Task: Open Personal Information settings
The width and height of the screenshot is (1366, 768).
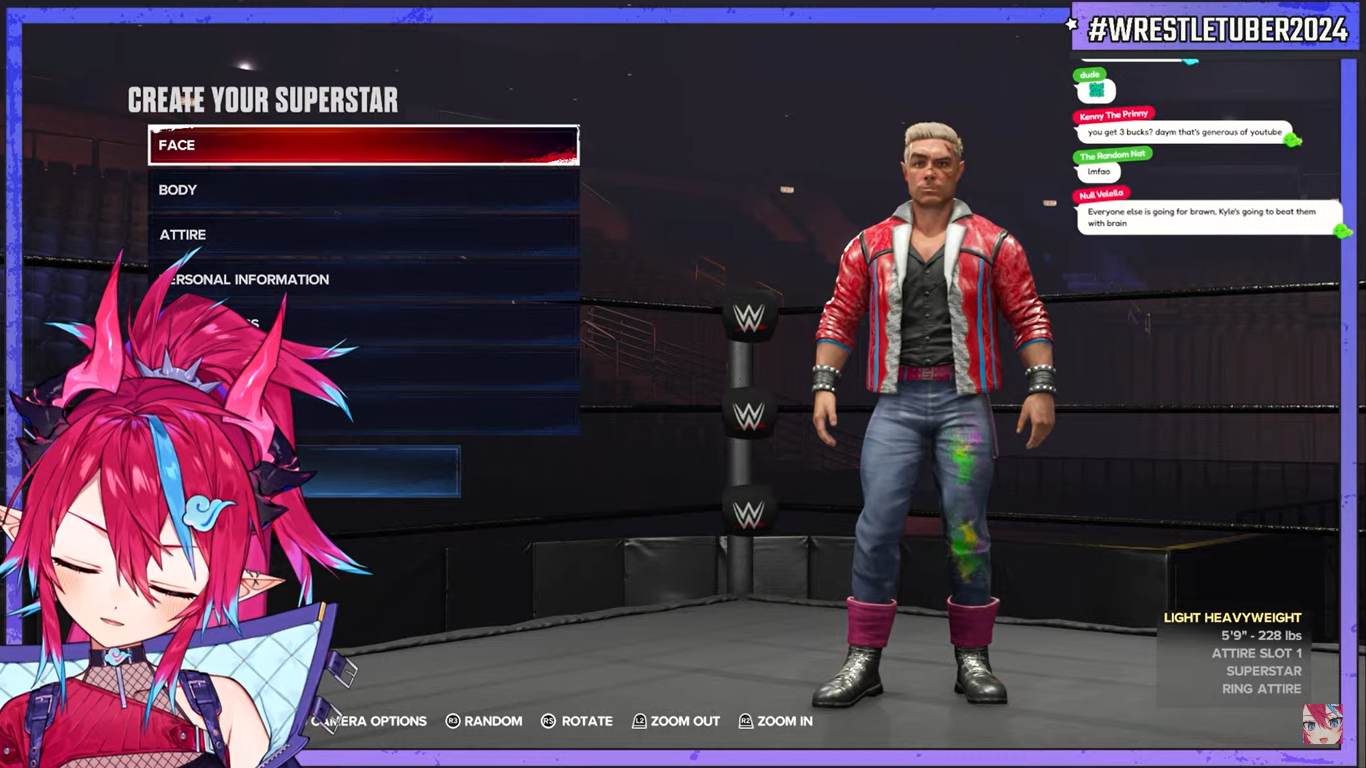Action: 363,280
